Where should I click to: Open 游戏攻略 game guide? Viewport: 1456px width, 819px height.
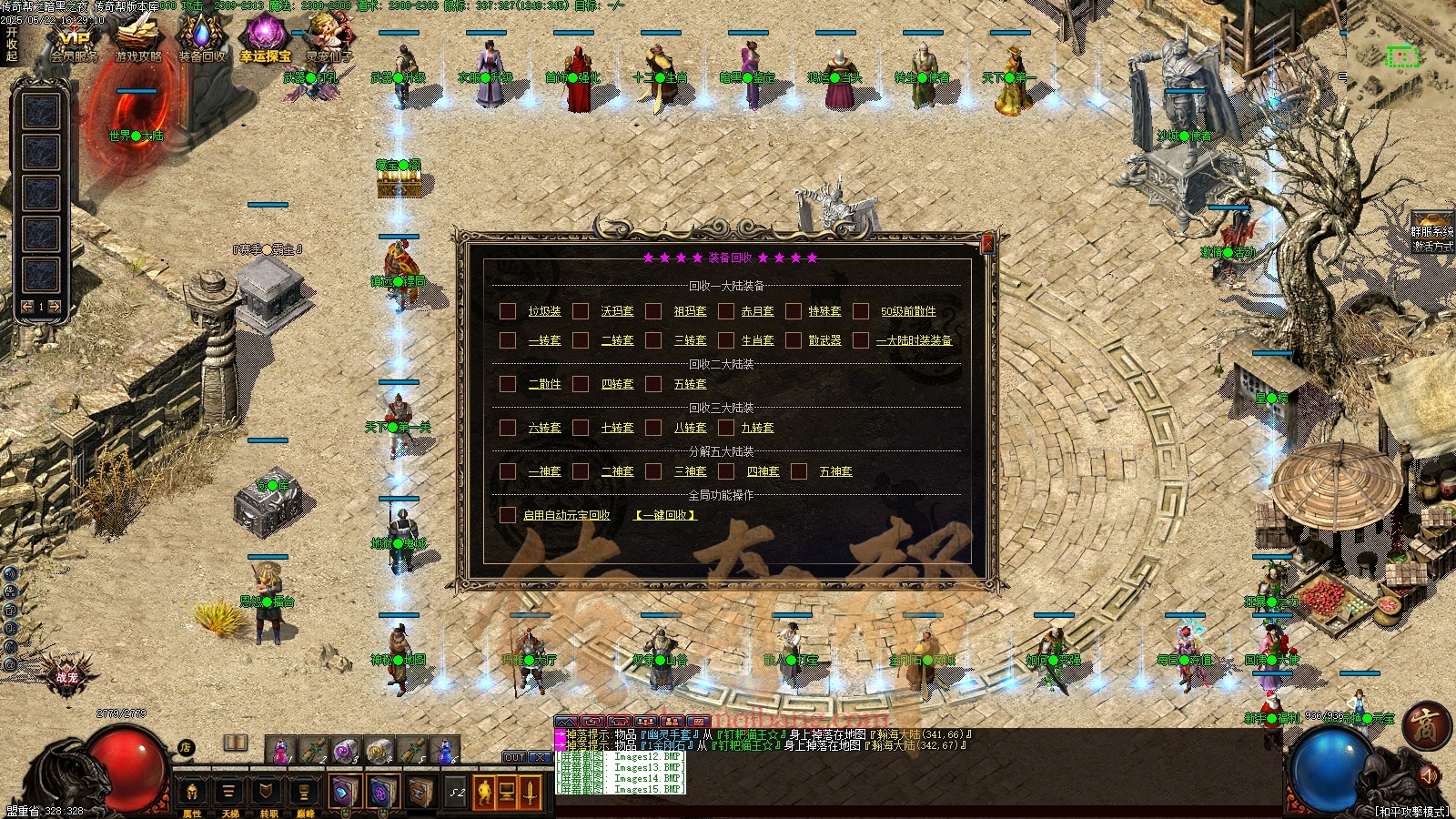(137, 42)
